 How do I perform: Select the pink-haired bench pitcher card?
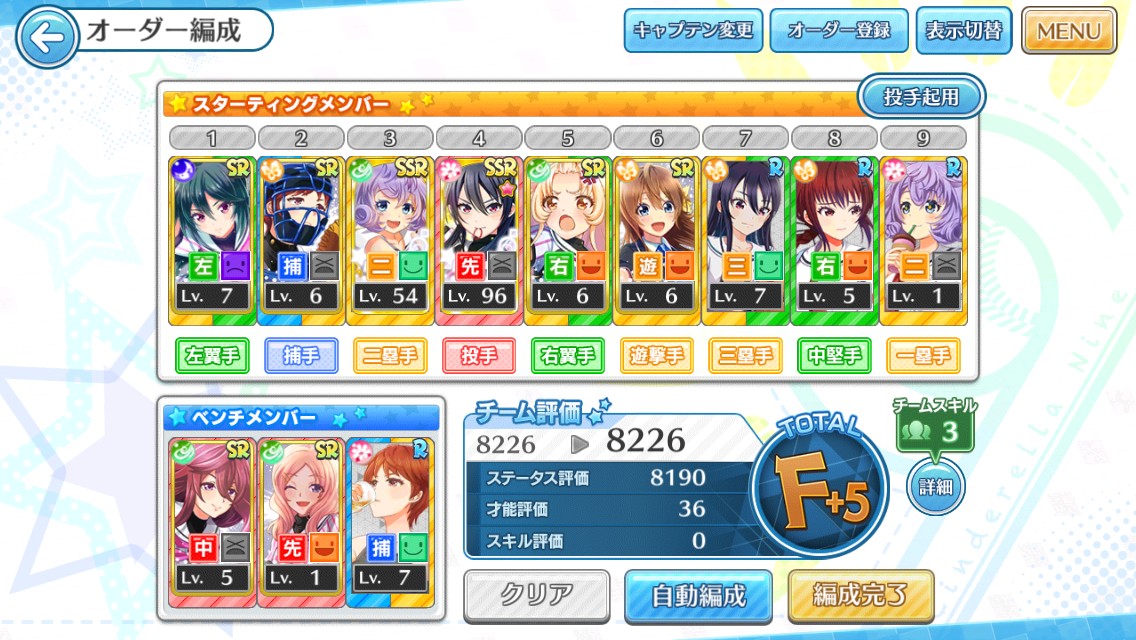click(x=301, y=522)
